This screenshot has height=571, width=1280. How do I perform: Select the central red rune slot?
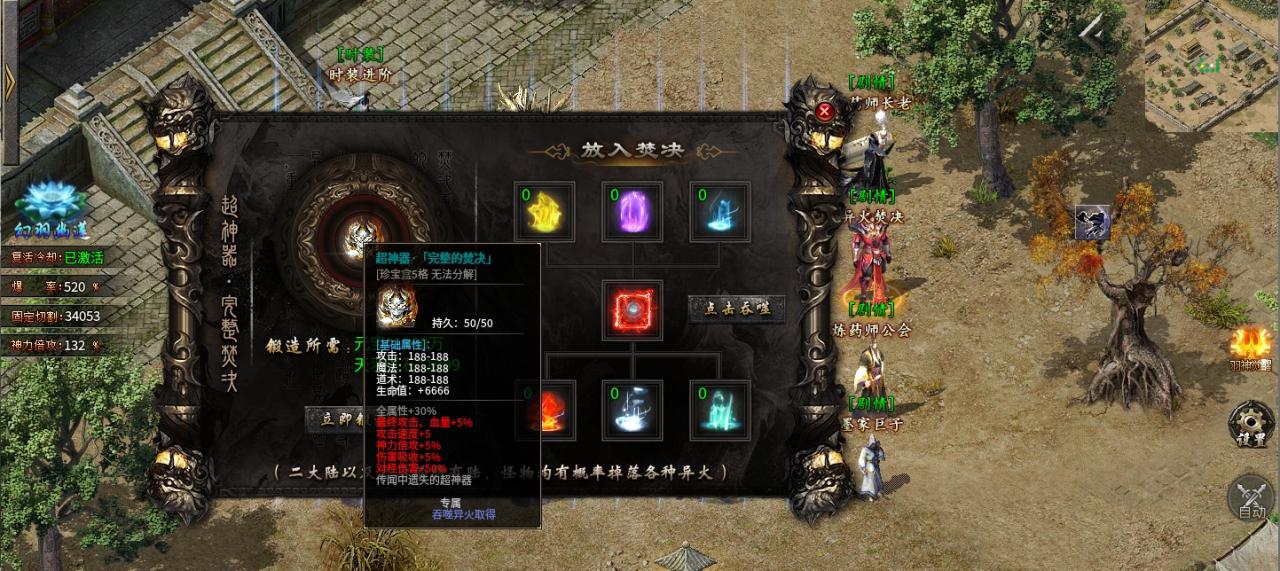[631, 309]
